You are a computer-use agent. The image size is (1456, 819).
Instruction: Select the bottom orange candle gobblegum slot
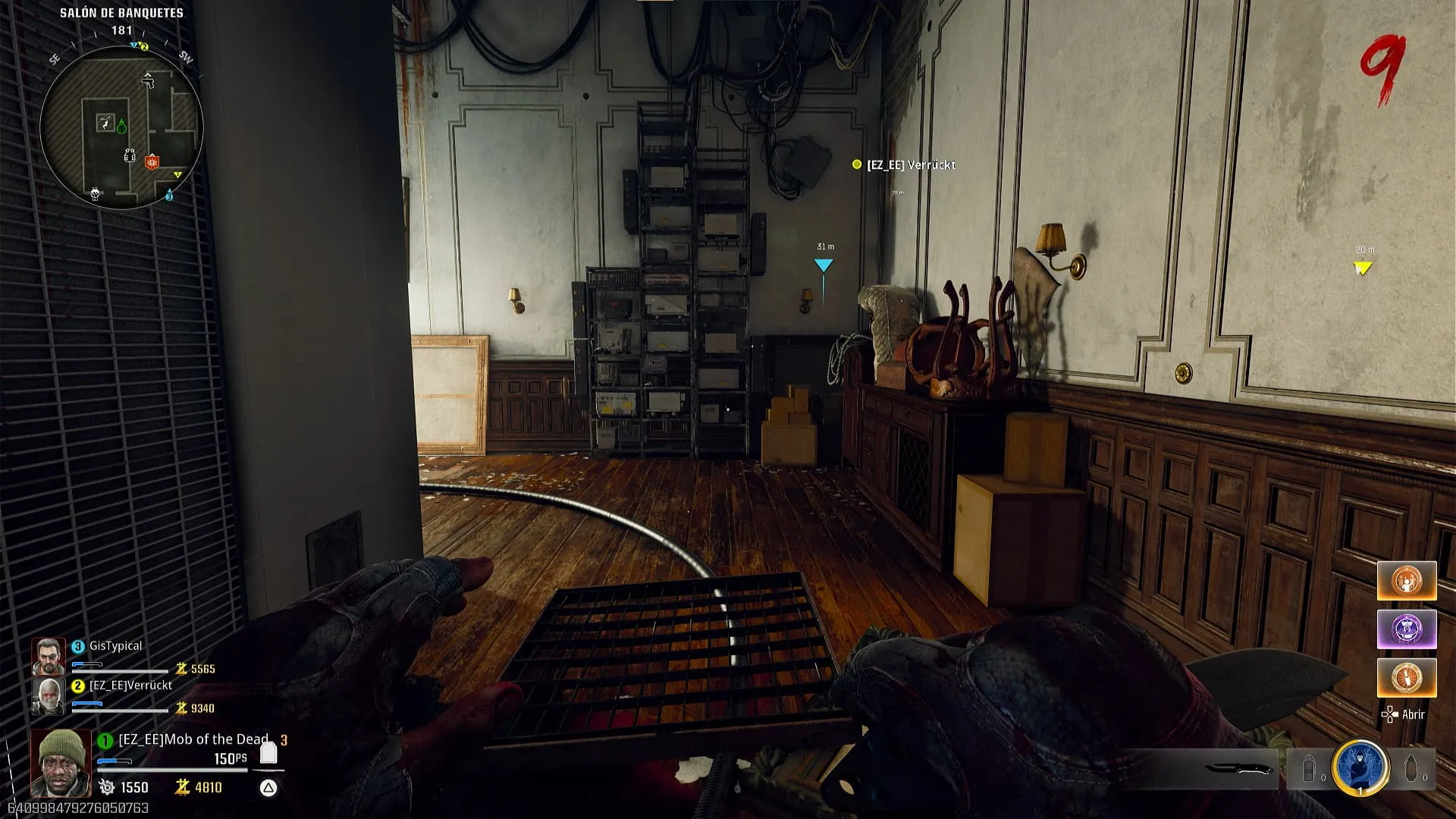click(1407, 677)
